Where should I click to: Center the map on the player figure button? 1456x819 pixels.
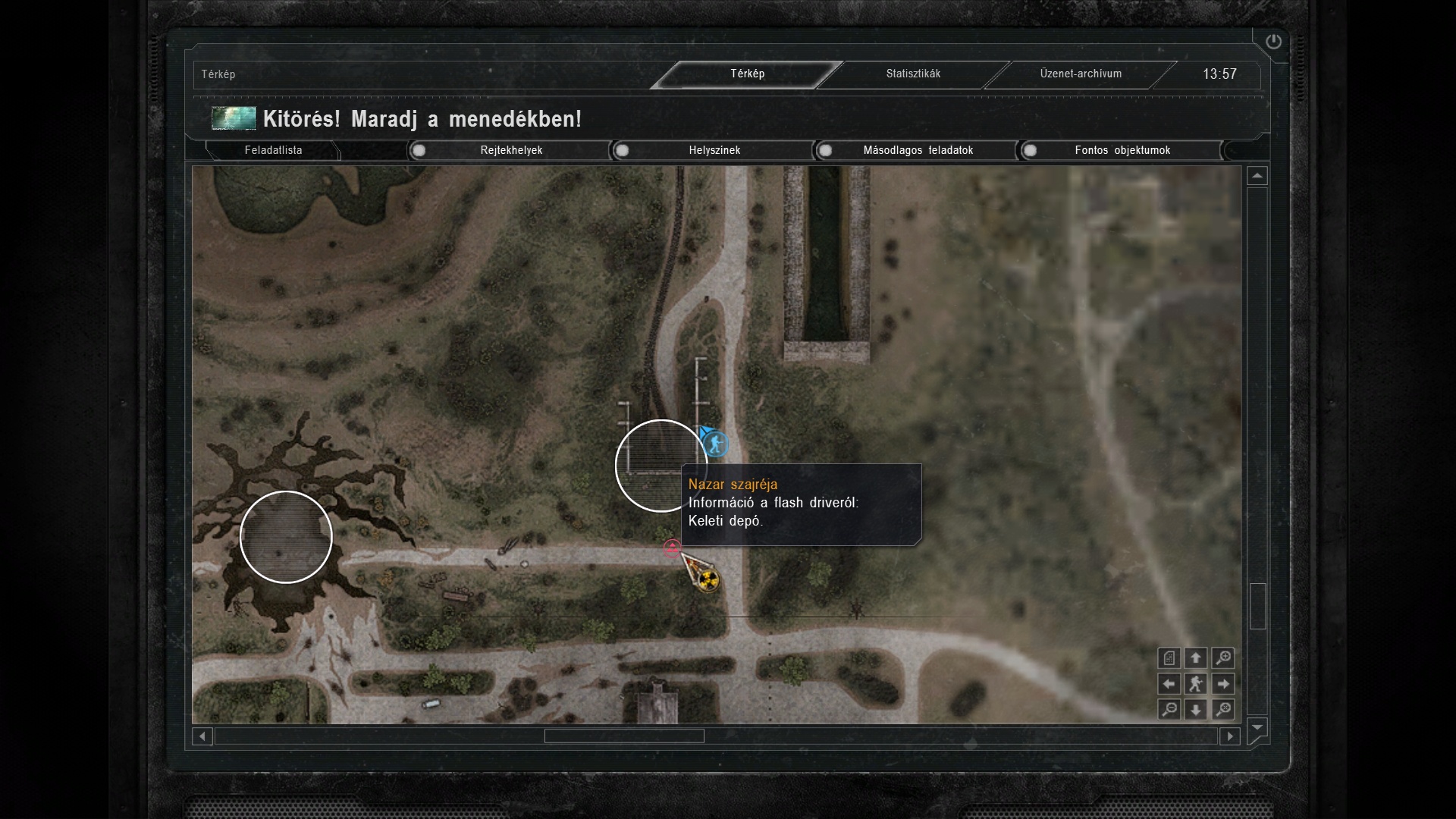point(1196,684)
